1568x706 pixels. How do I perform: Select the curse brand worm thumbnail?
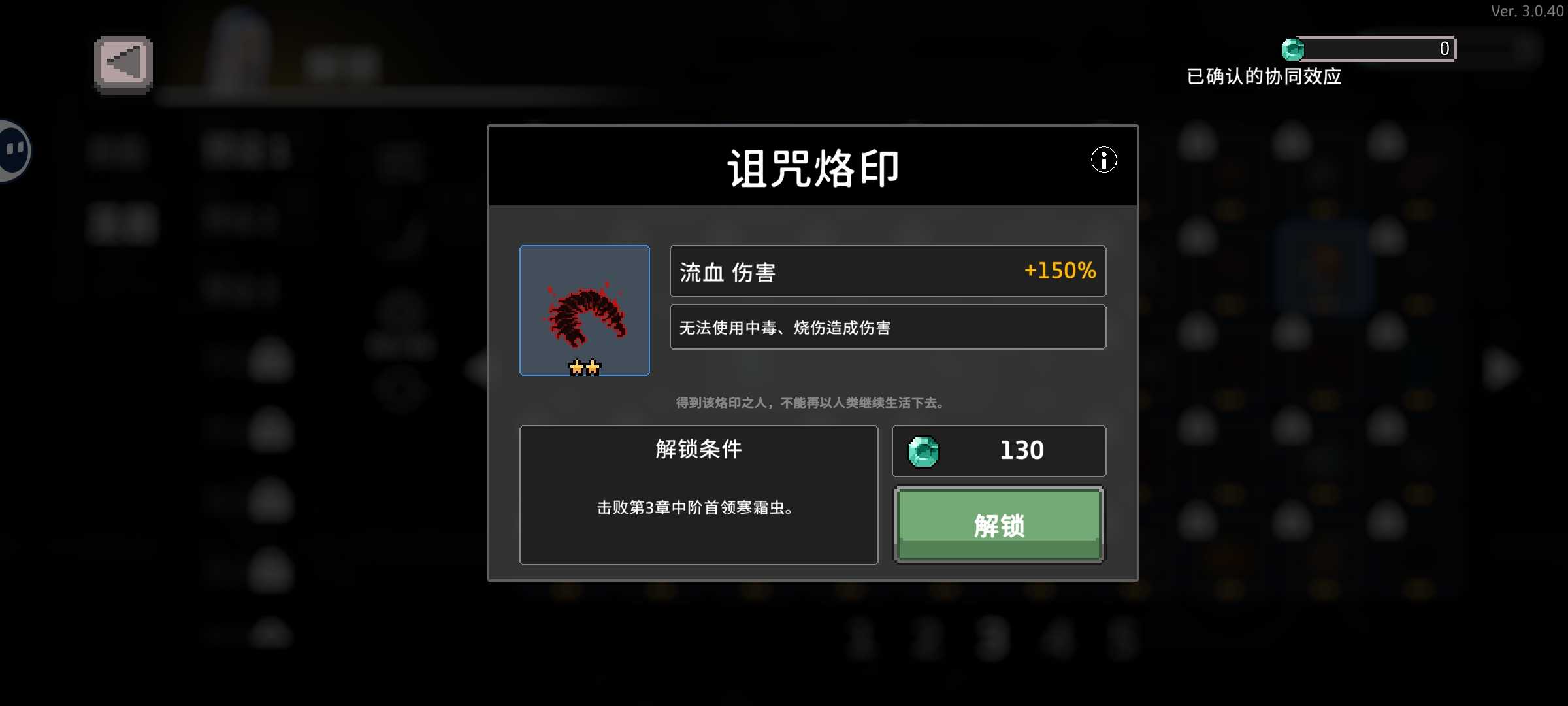pyautogui.click(x=585, y=311)
